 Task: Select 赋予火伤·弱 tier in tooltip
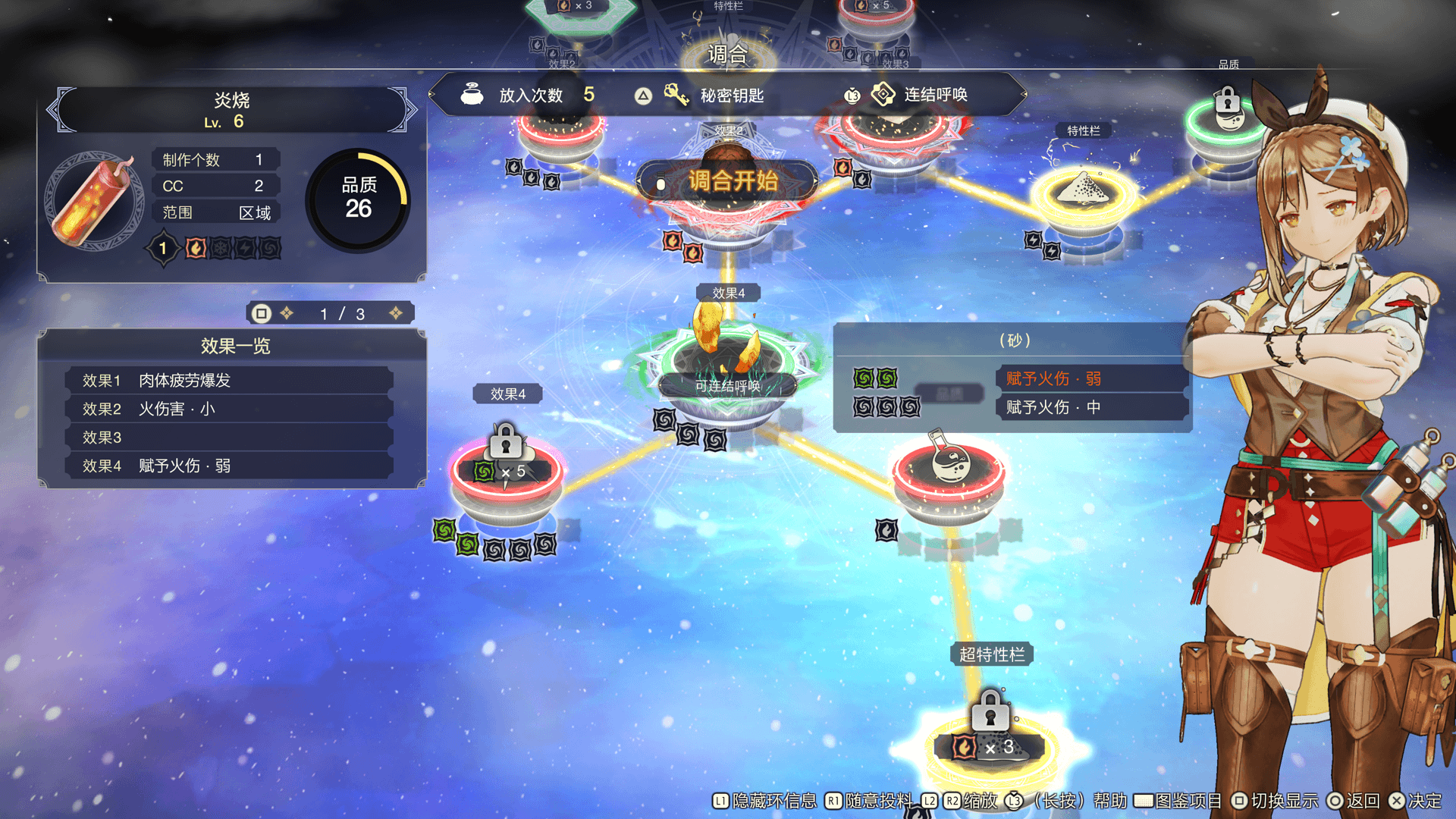pyautogui.click(x=1089, y=378)
